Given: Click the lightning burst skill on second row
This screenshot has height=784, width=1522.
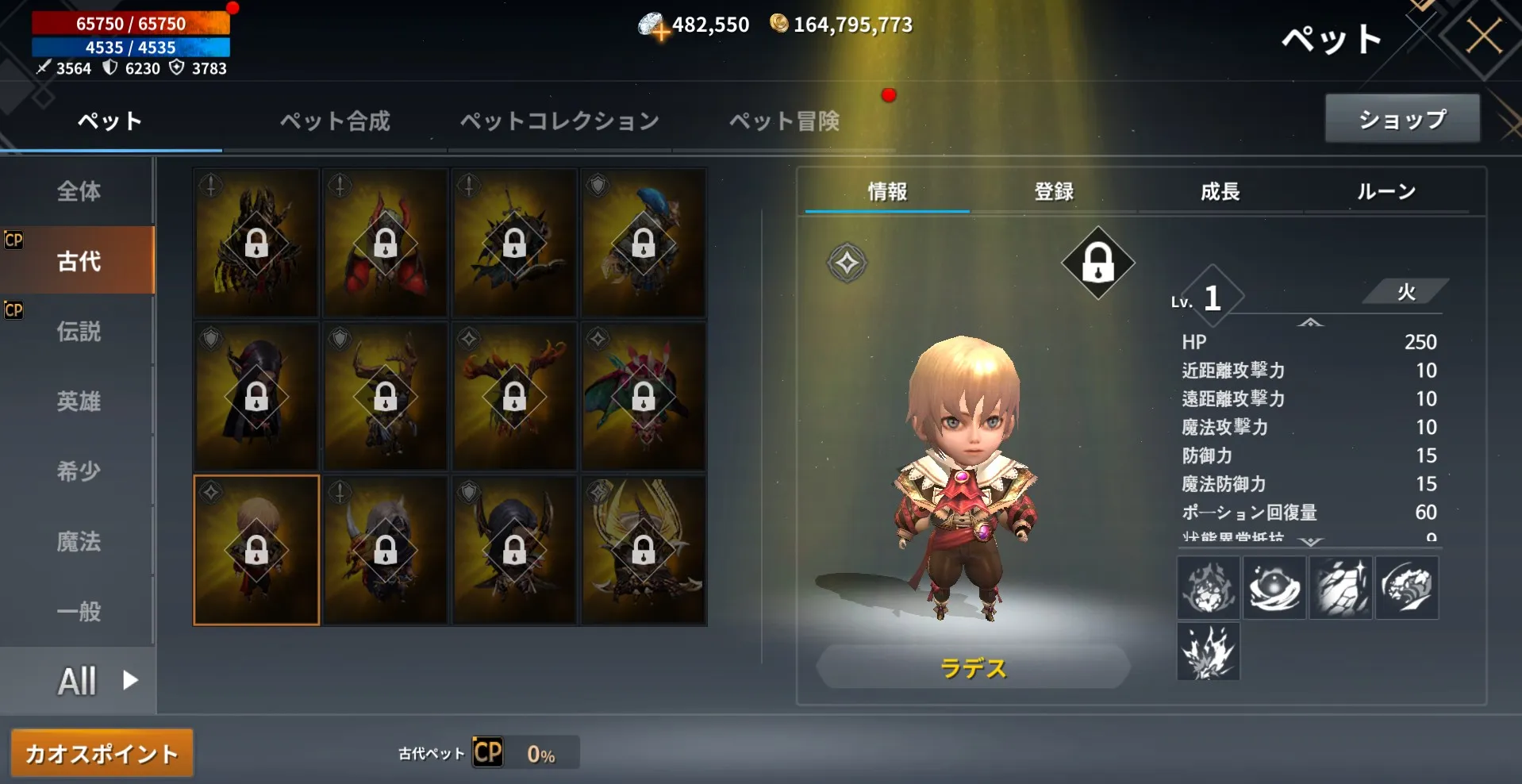Looking at the screenshot, I should click(1208, 652).
